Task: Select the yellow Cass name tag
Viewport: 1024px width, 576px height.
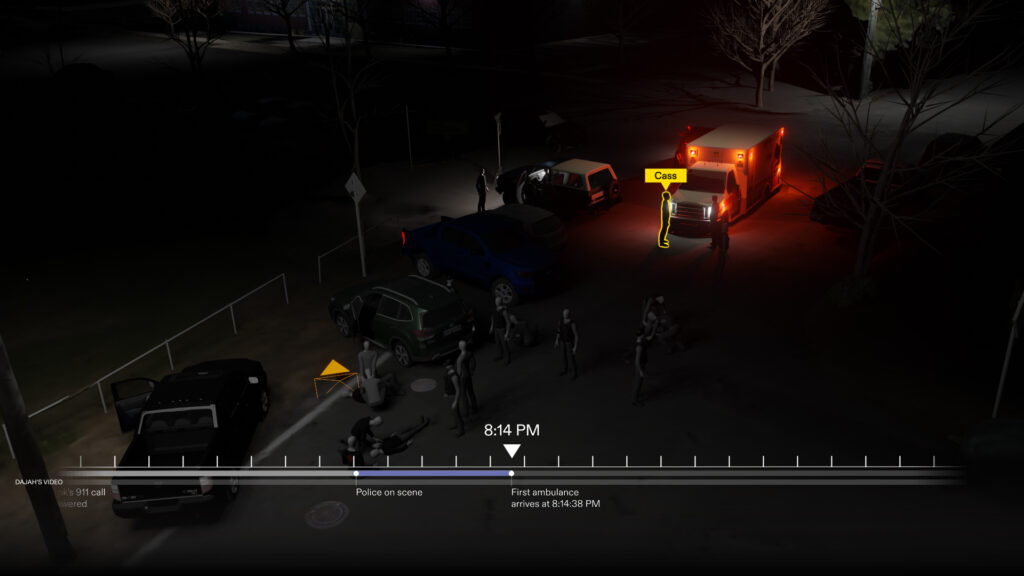Action: 665,176
